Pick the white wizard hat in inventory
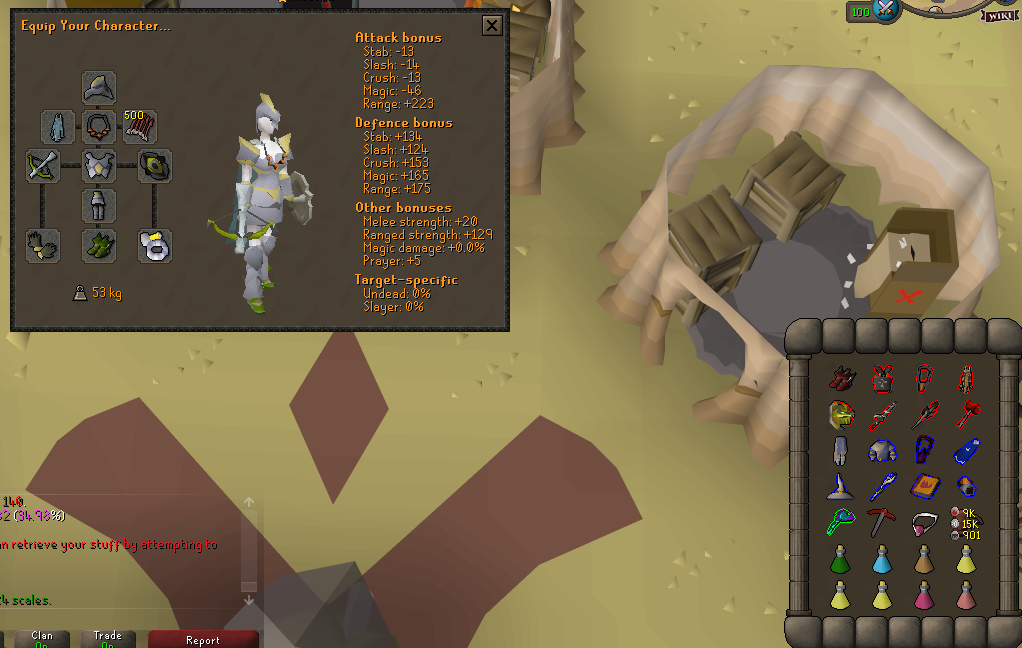Image resolution: width=1022 pixels, height=648 pixels. click(x=841, y=487)
